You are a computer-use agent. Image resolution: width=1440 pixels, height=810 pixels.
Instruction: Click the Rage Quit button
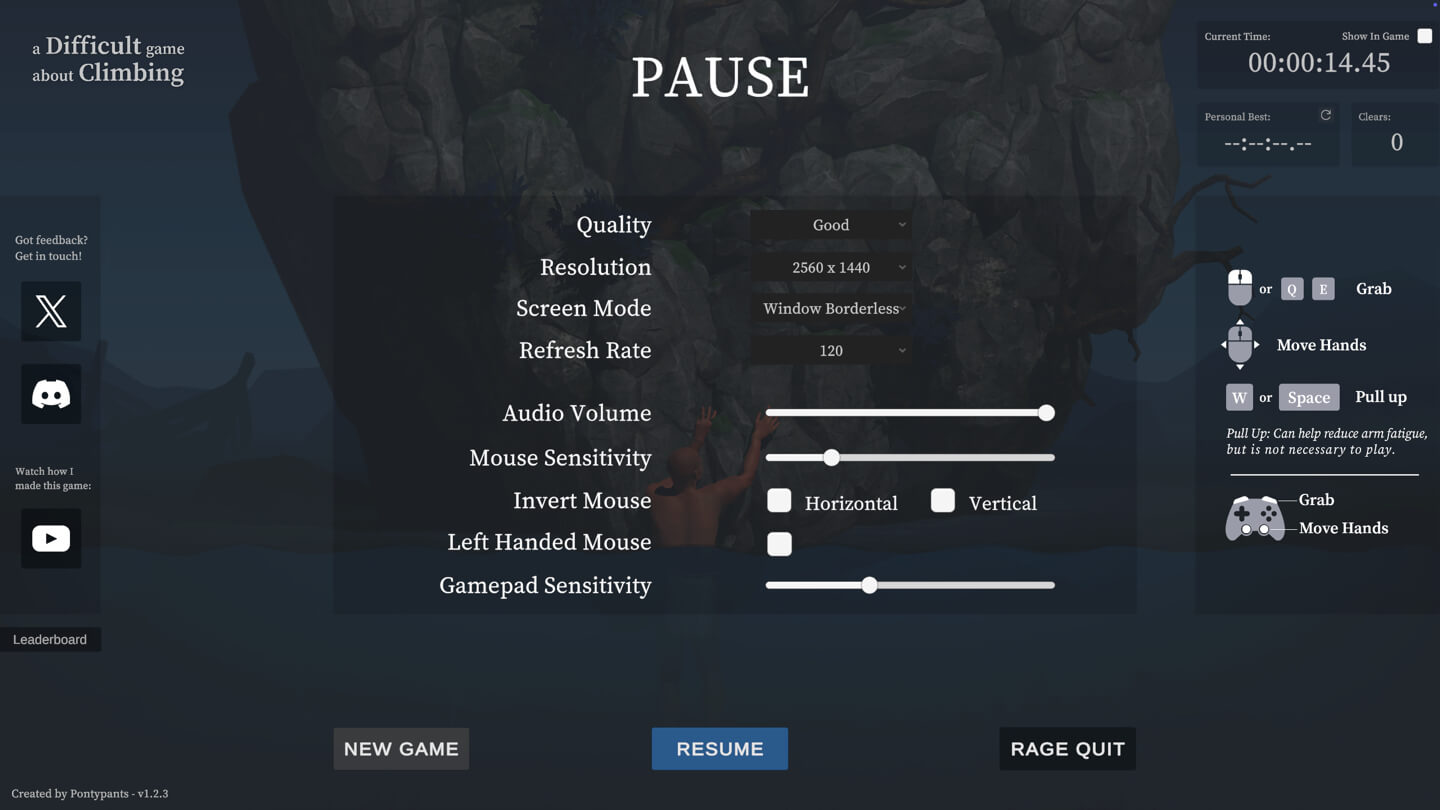pyautogui.click(x=1067, y=748)
